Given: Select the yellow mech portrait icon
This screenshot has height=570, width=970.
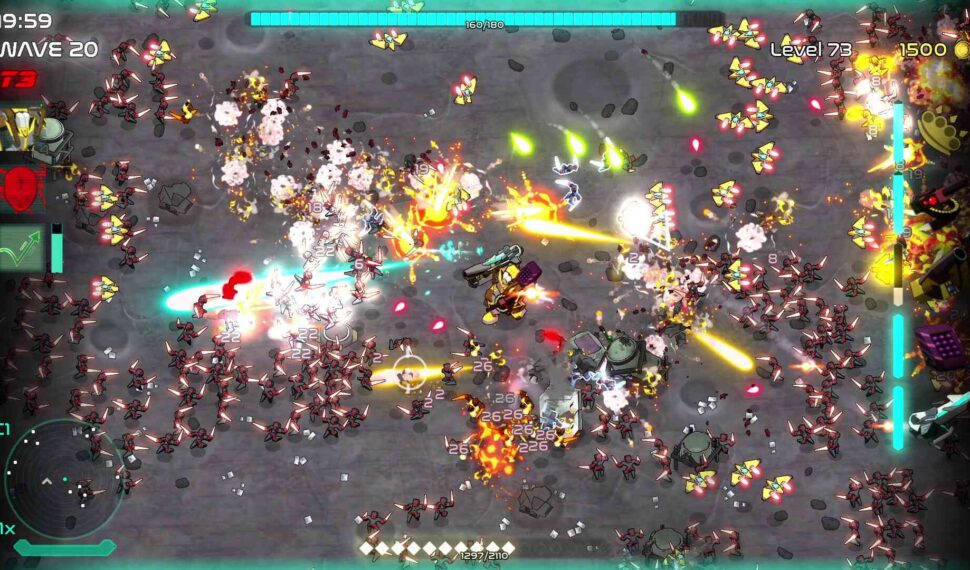Looking at the screenshot, I should click(22, 131).
